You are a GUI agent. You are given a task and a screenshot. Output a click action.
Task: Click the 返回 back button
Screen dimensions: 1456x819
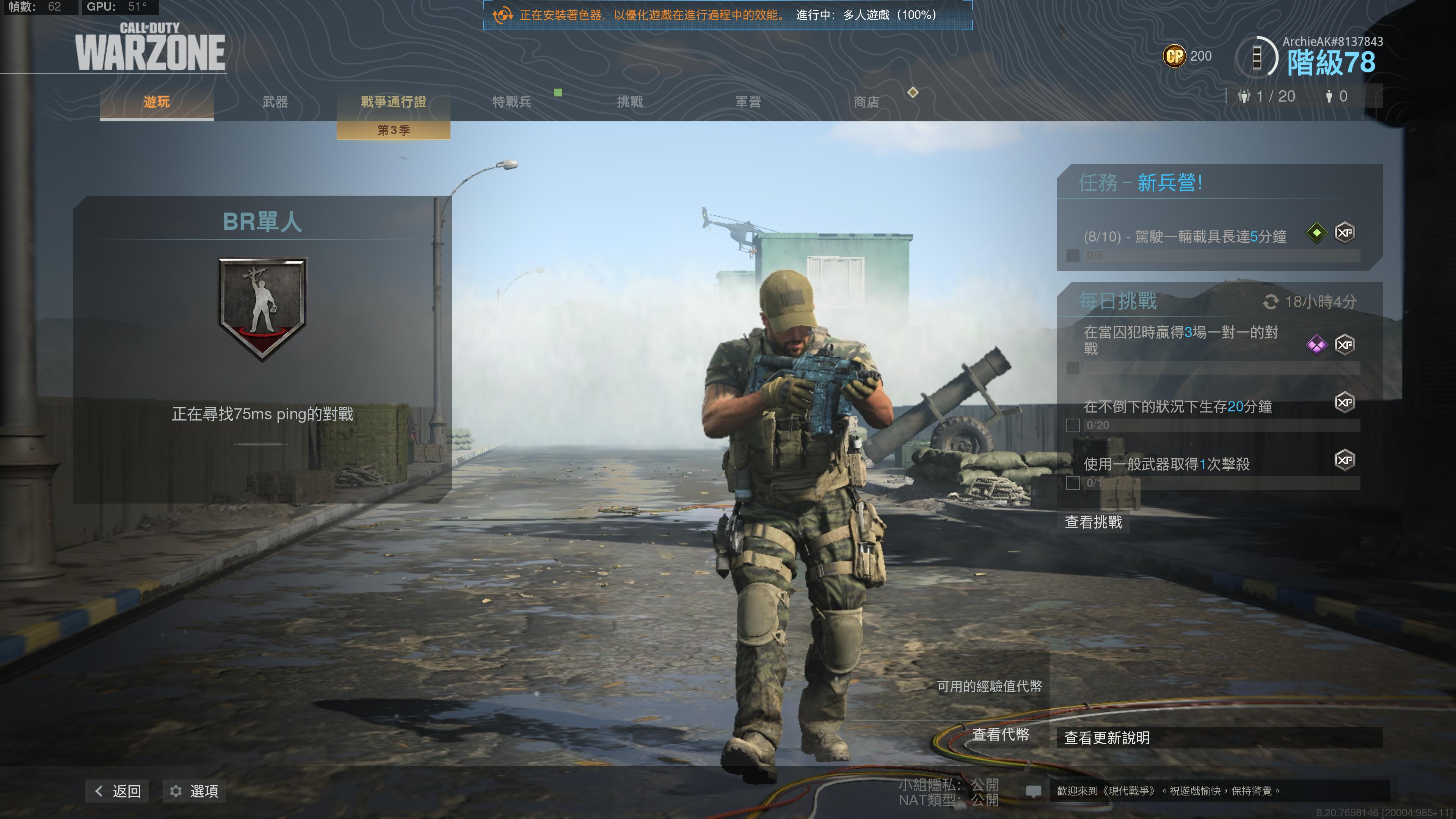pyautogui.click(x=118, y=791)
